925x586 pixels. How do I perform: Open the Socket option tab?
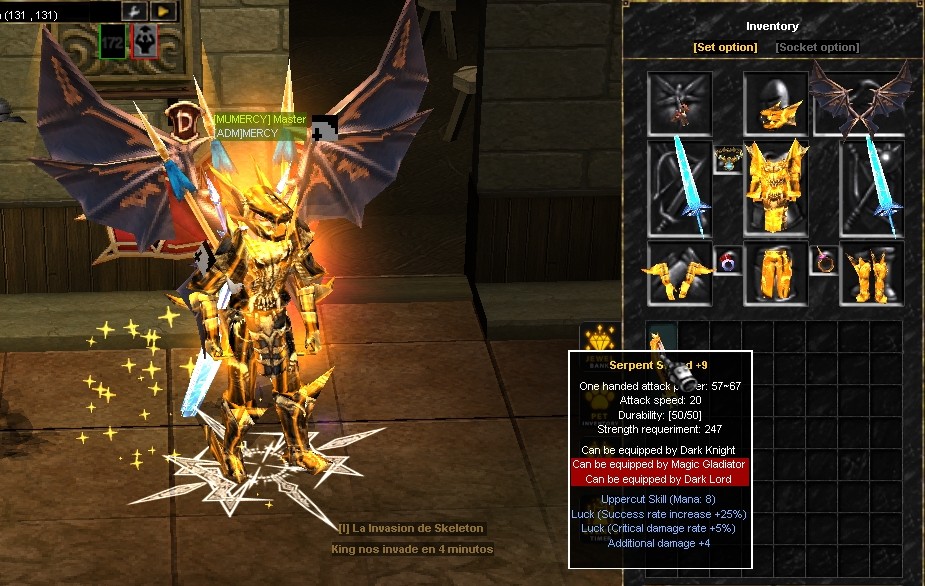point(817,47)
